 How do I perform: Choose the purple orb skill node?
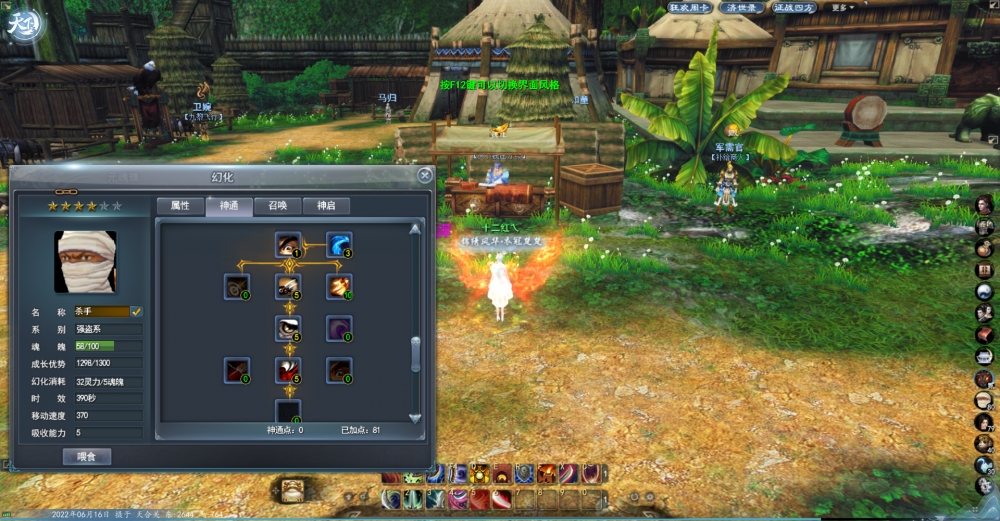[339, 328]
